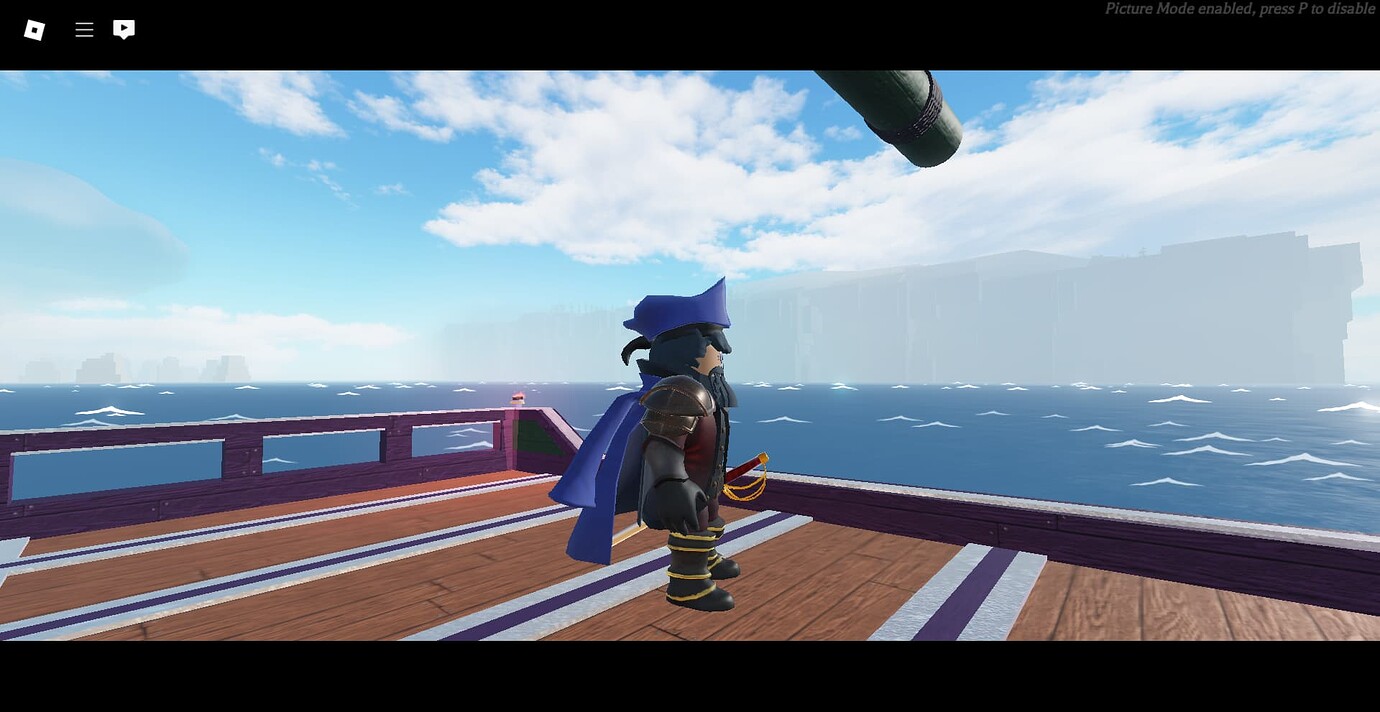
Task: Toggle the chat speech-bubble icon
Action: click(x=124, y=30)
